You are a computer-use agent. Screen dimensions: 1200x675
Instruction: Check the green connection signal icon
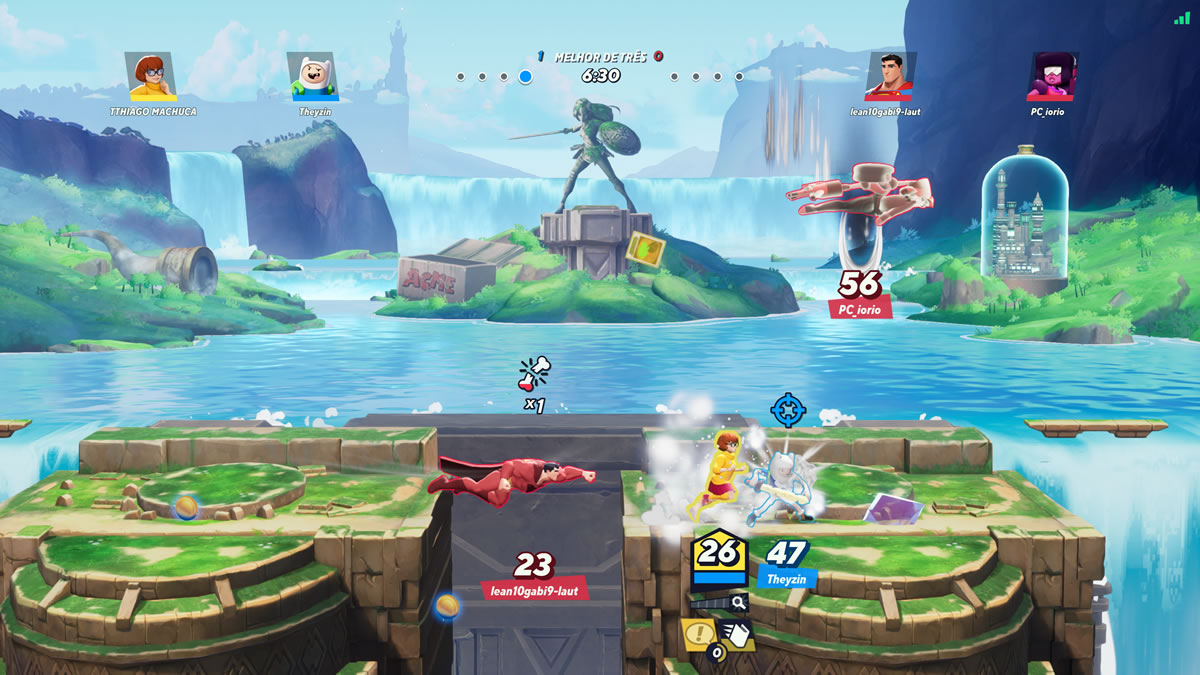(1183, 18)
